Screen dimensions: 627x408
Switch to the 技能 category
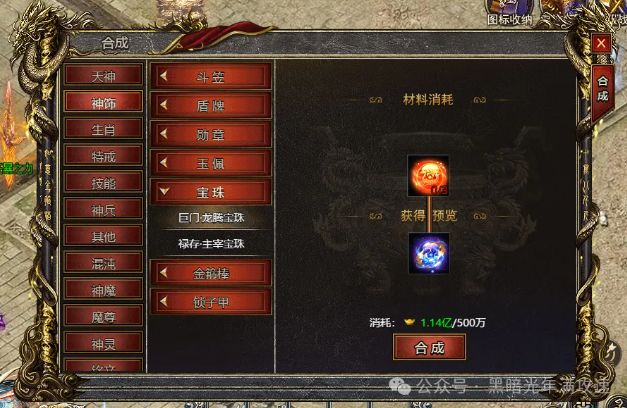[x=103, y=182]
